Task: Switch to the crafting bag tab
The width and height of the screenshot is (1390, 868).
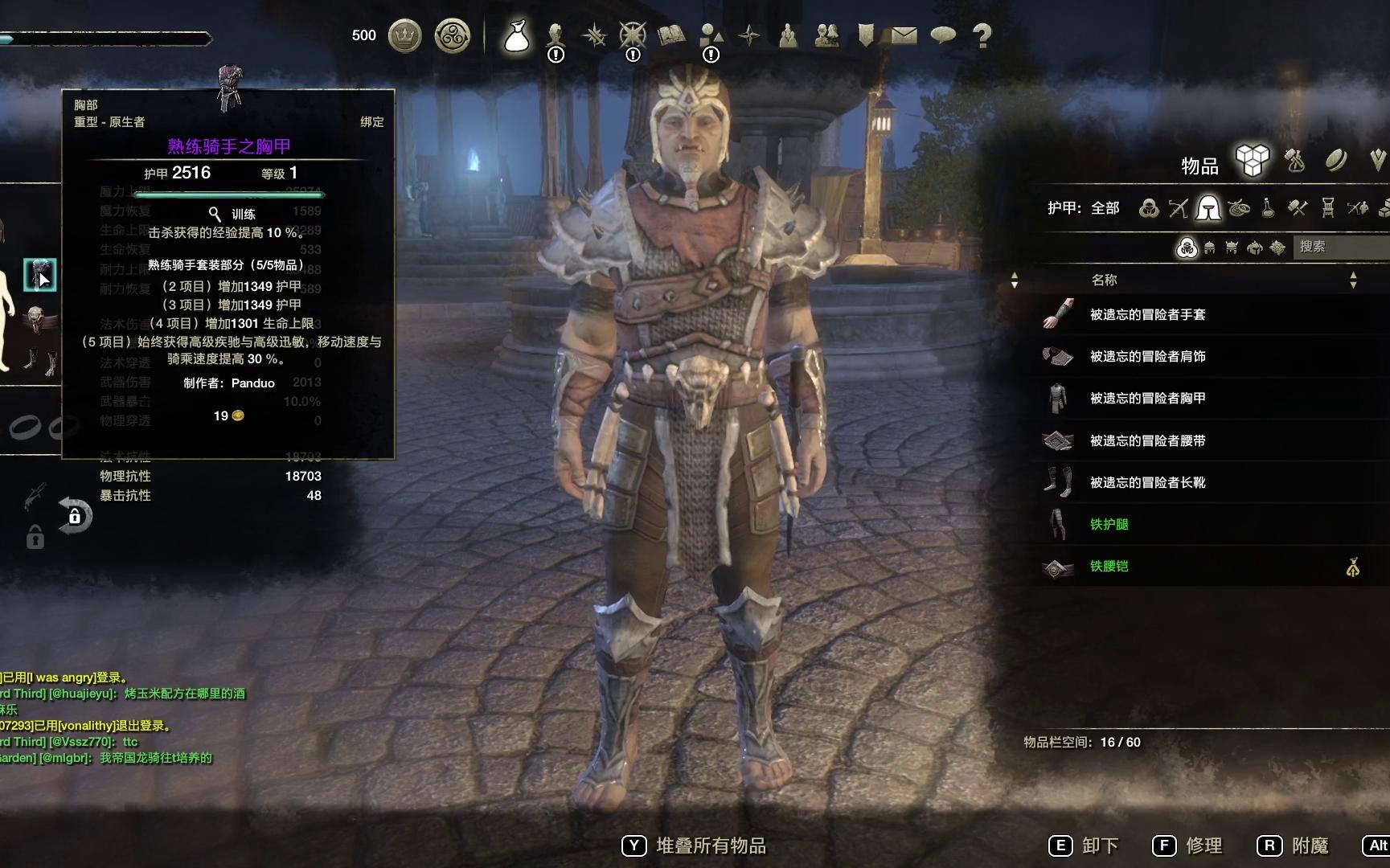Action: pyautogui.click(x=1294, y=161)
